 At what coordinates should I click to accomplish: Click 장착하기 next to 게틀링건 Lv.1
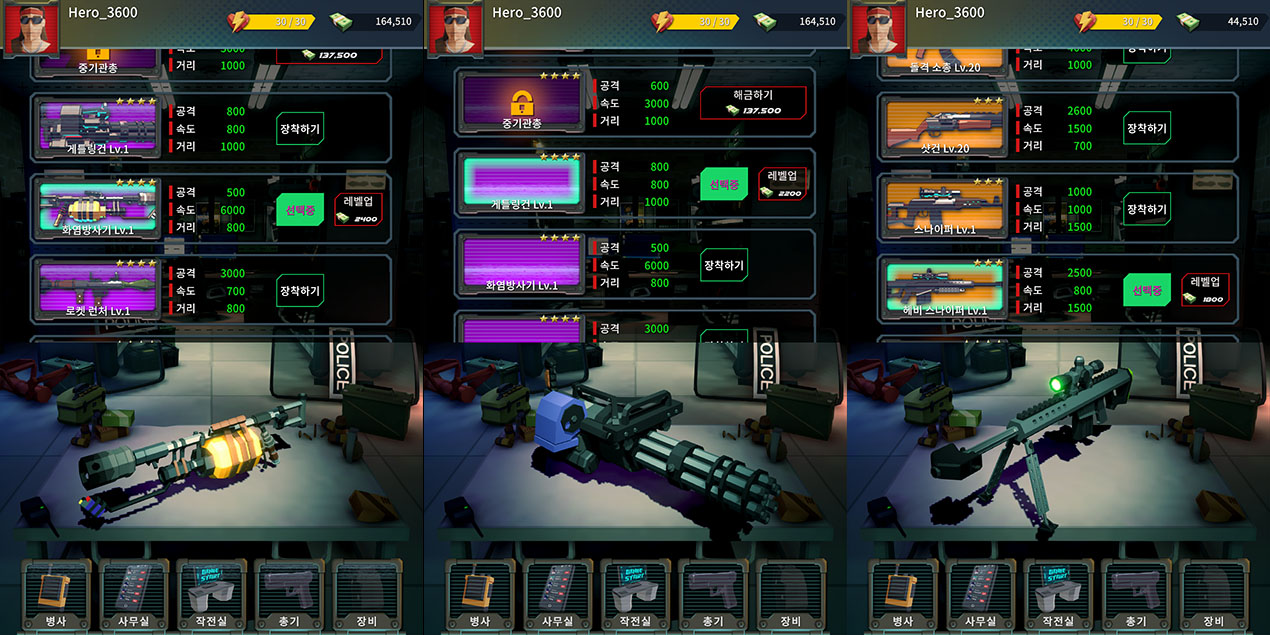point(300,128)
